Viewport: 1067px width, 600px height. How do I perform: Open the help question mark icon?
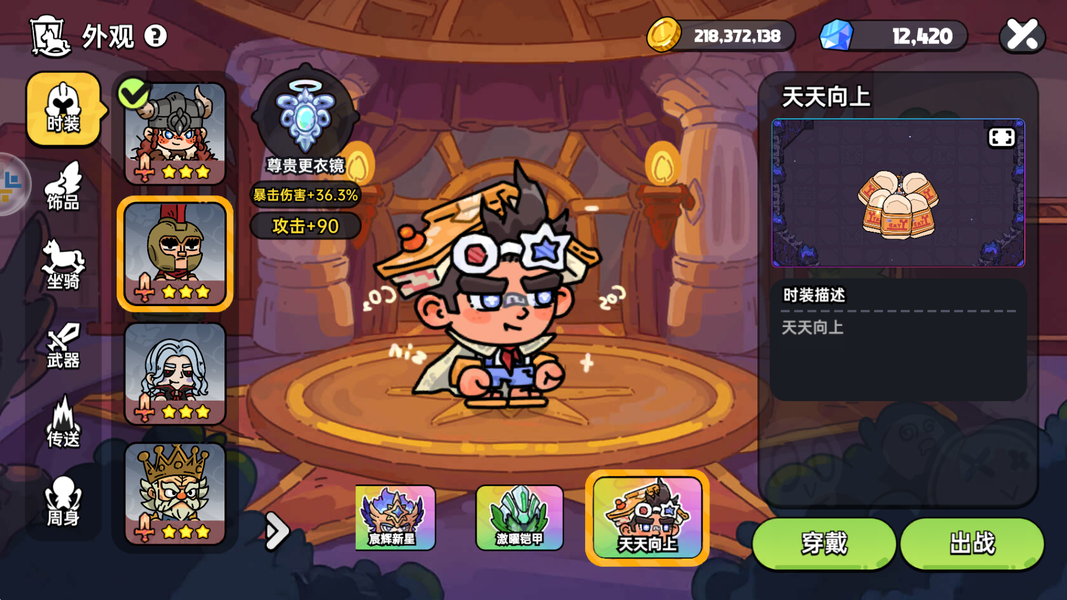156,36
